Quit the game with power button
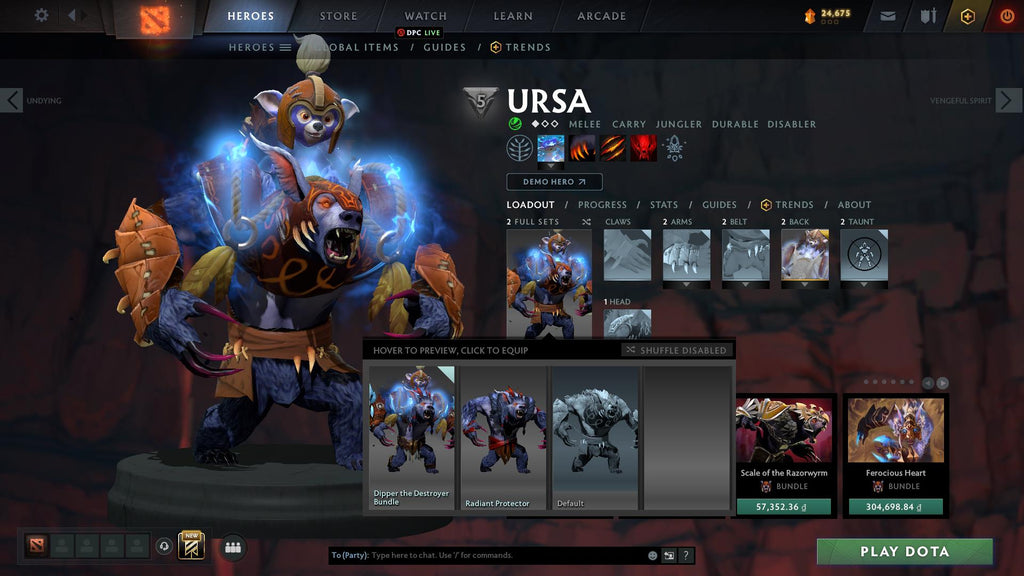1024x576 pixels. (x=1006, y=16)
